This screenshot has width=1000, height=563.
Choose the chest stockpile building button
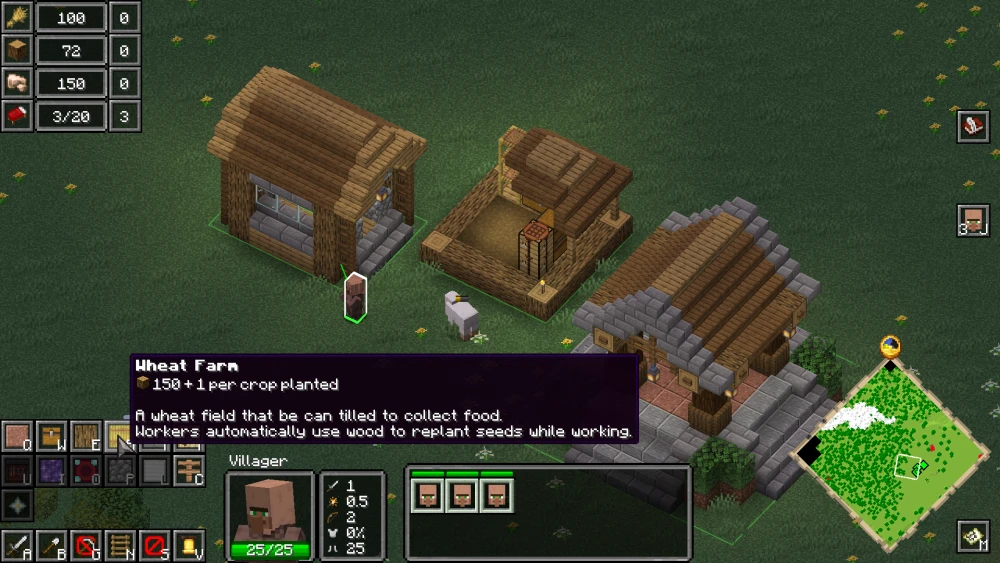52,437
